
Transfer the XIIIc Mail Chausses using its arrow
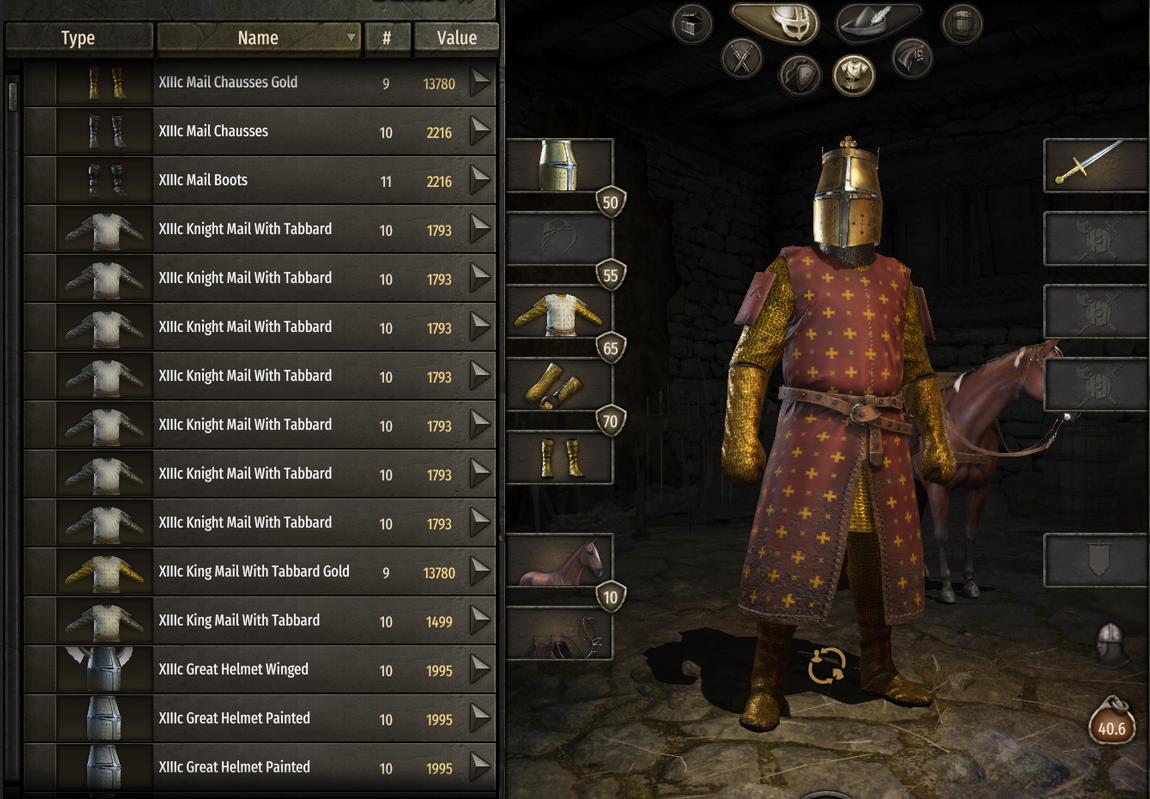point(481,132)
